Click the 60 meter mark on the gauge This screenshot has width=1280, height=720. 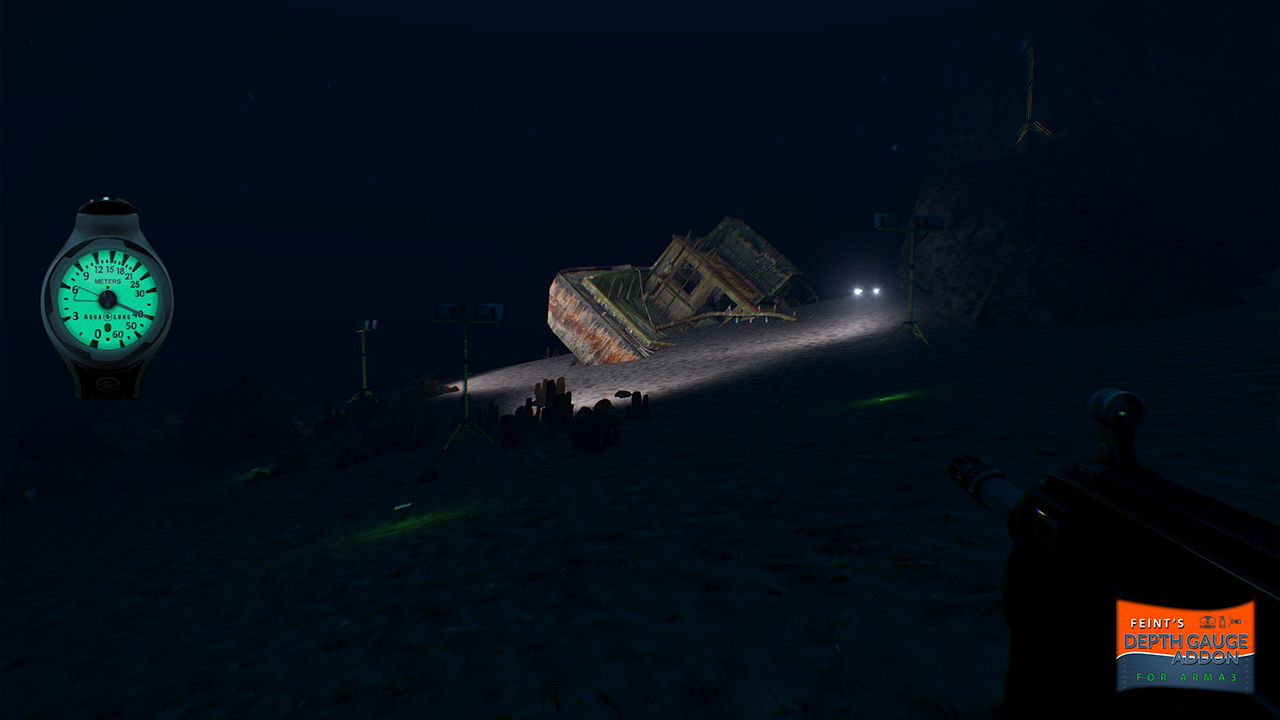[x=117, y=334]
